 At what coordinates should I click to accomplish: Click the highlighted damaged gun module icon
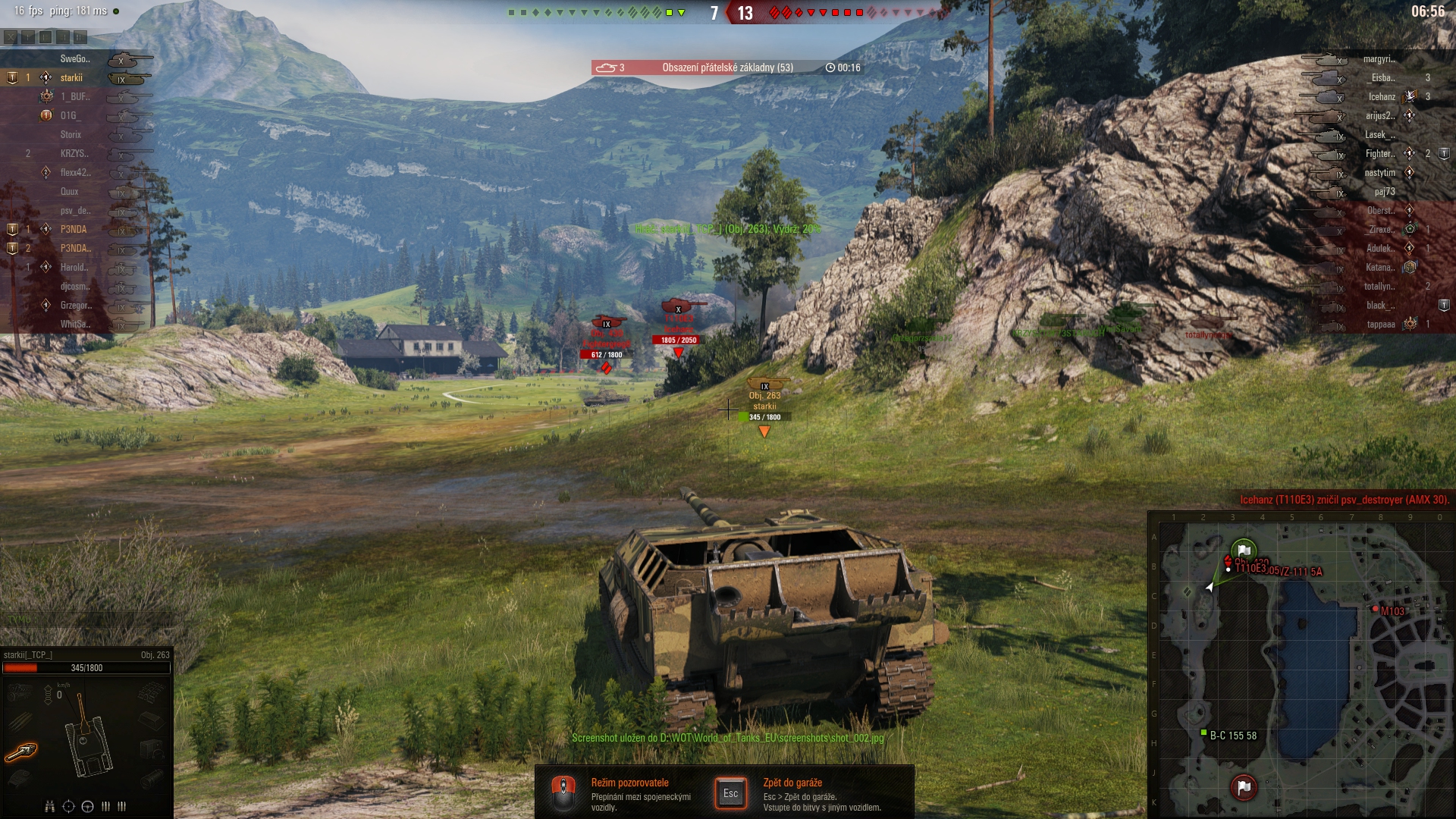tap(22, 752)
